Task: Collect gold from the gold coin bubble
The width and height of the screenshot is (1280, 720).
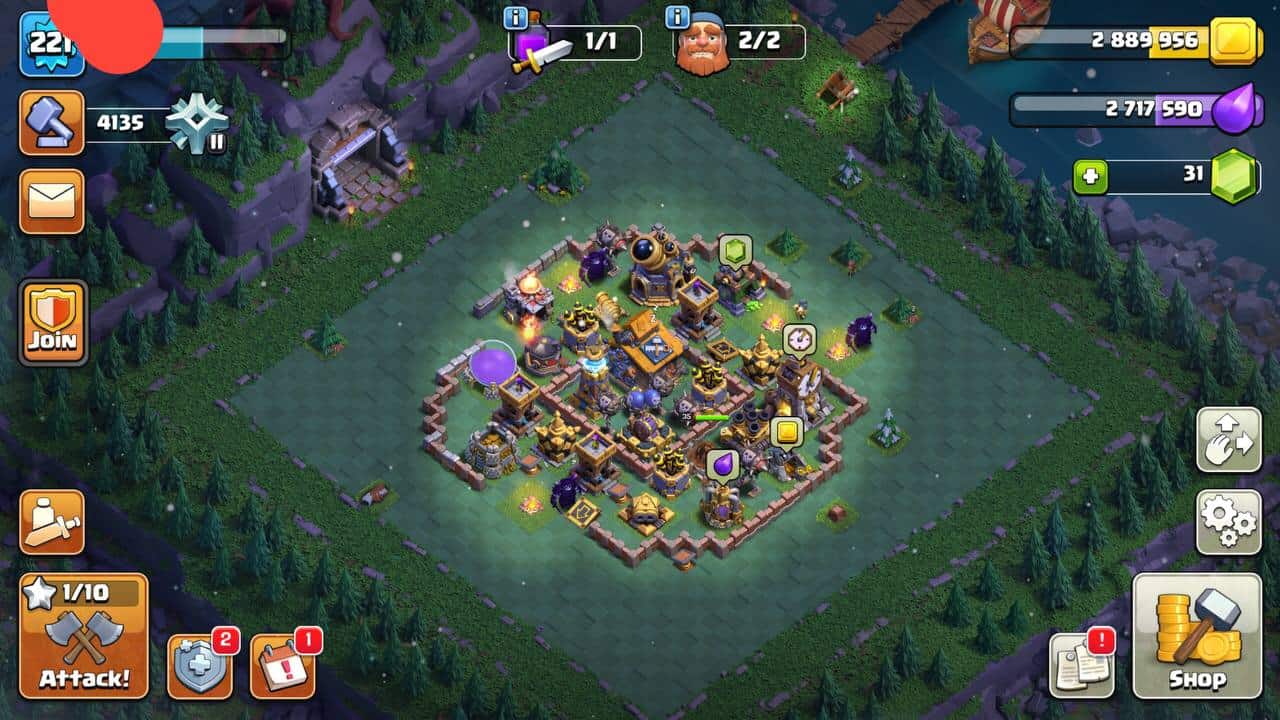Action: tap(787, 432)
